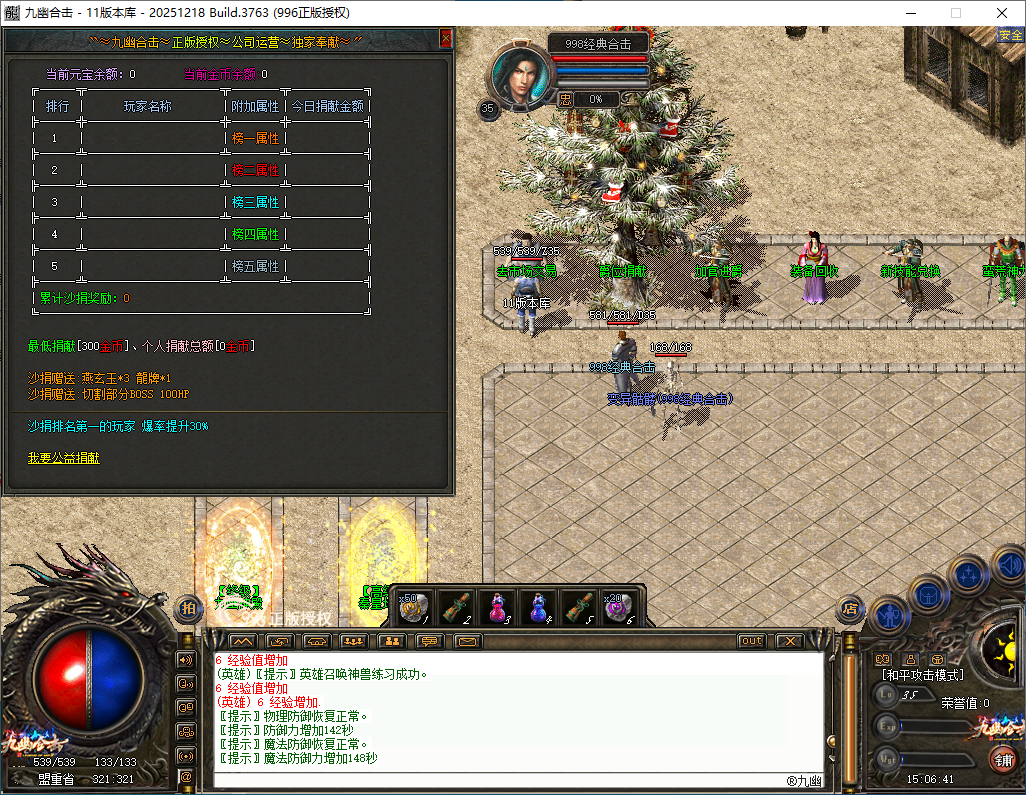1026x795 pixels.
Task: Click the X button above the chat log
Action: (x=790, y=641)
